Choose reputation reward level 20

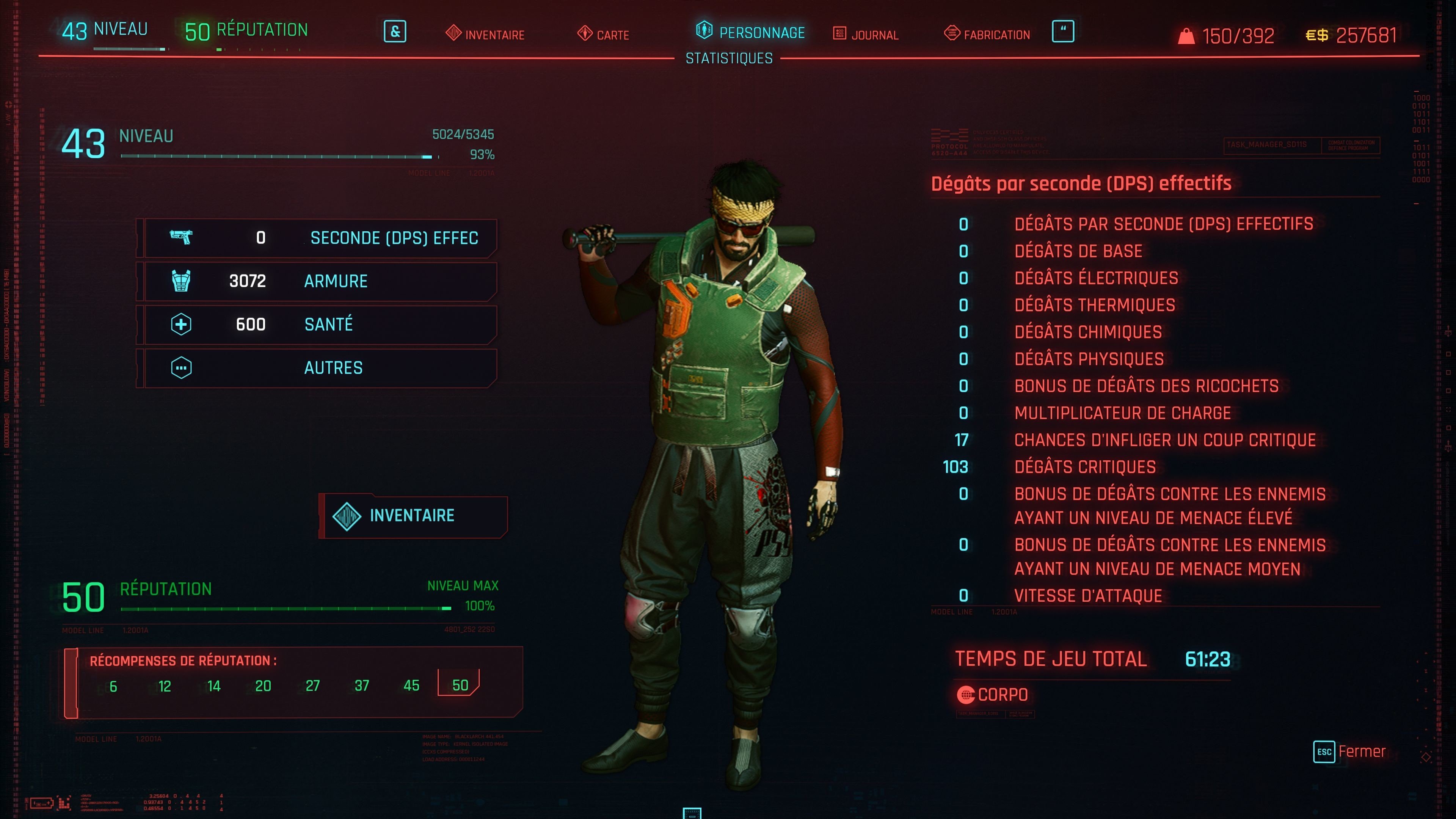[x=263, y=686]
